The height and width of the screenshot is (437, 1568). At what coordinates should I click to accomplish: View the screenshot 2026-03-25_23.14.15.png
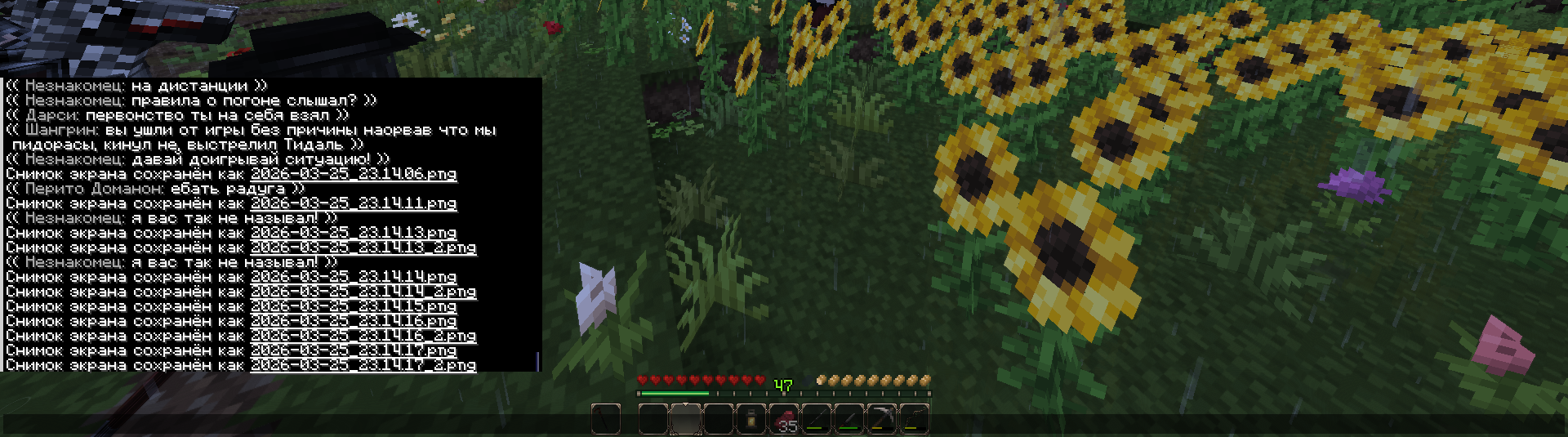pyautogui.click(x=353, y=306)
